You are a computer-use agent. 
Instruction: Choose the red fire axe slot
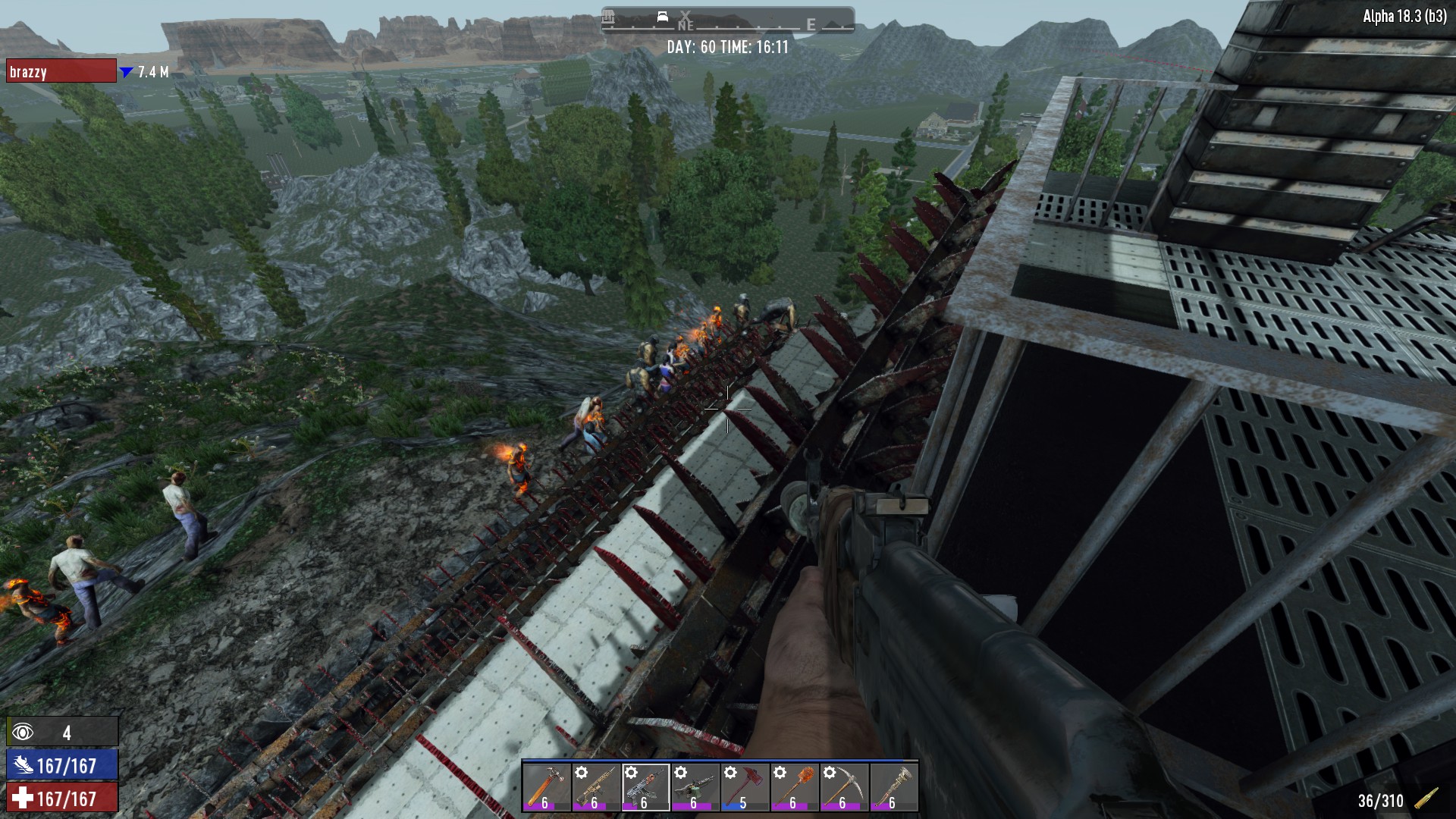point(744,787)
